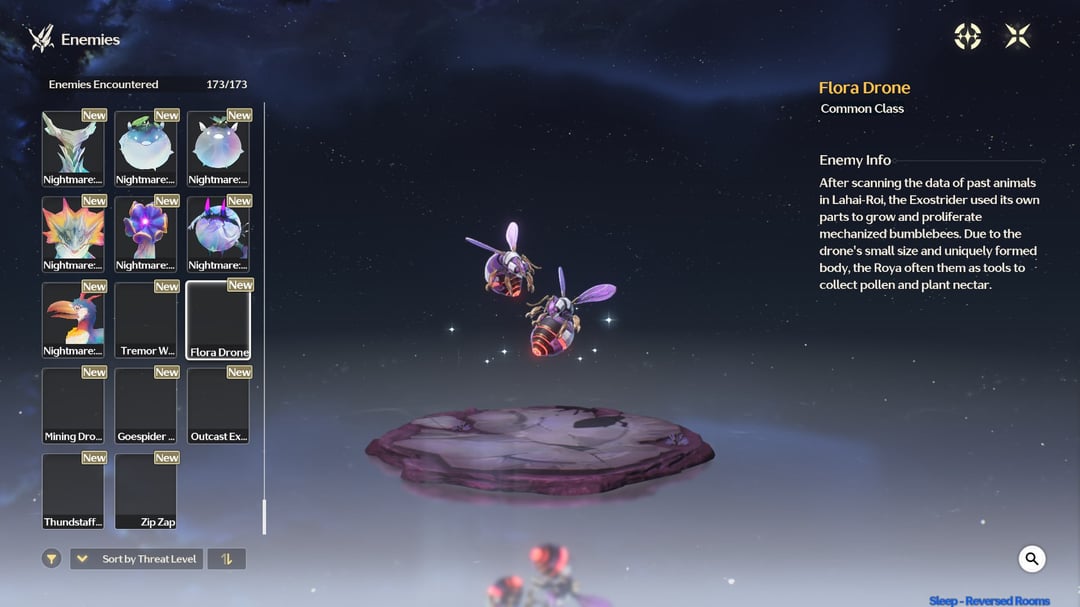Select the Tremor W... enemy entry
1080x607 pixels.
[146, 319]
